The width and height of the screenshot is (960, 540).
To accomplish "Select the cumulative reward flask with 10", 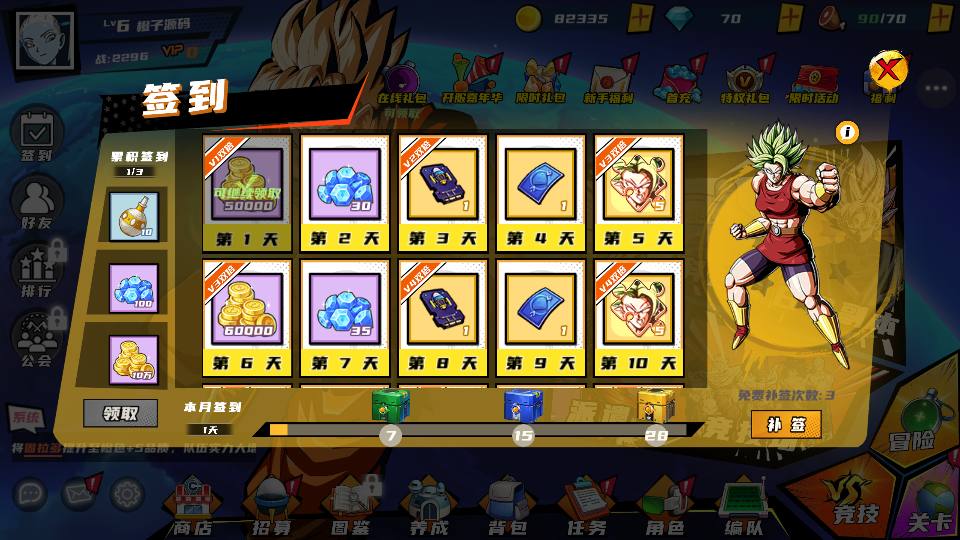I will 133,216.
